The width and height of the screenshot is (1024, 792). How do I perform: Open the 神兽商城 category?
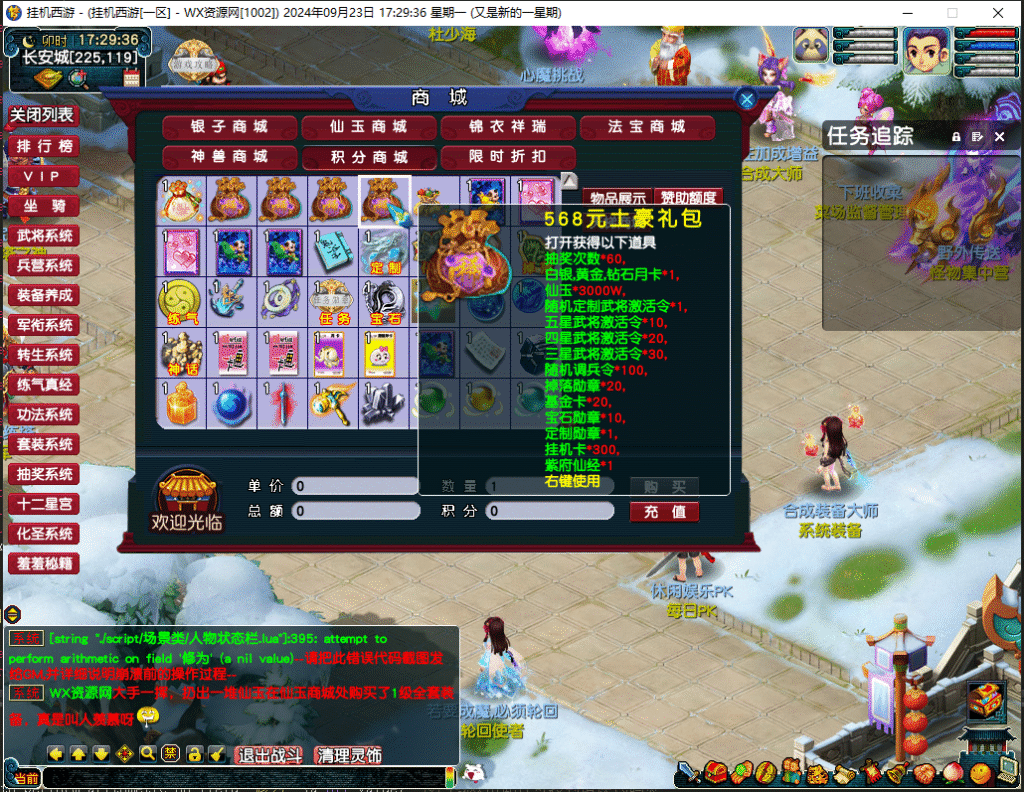point(230,157)
